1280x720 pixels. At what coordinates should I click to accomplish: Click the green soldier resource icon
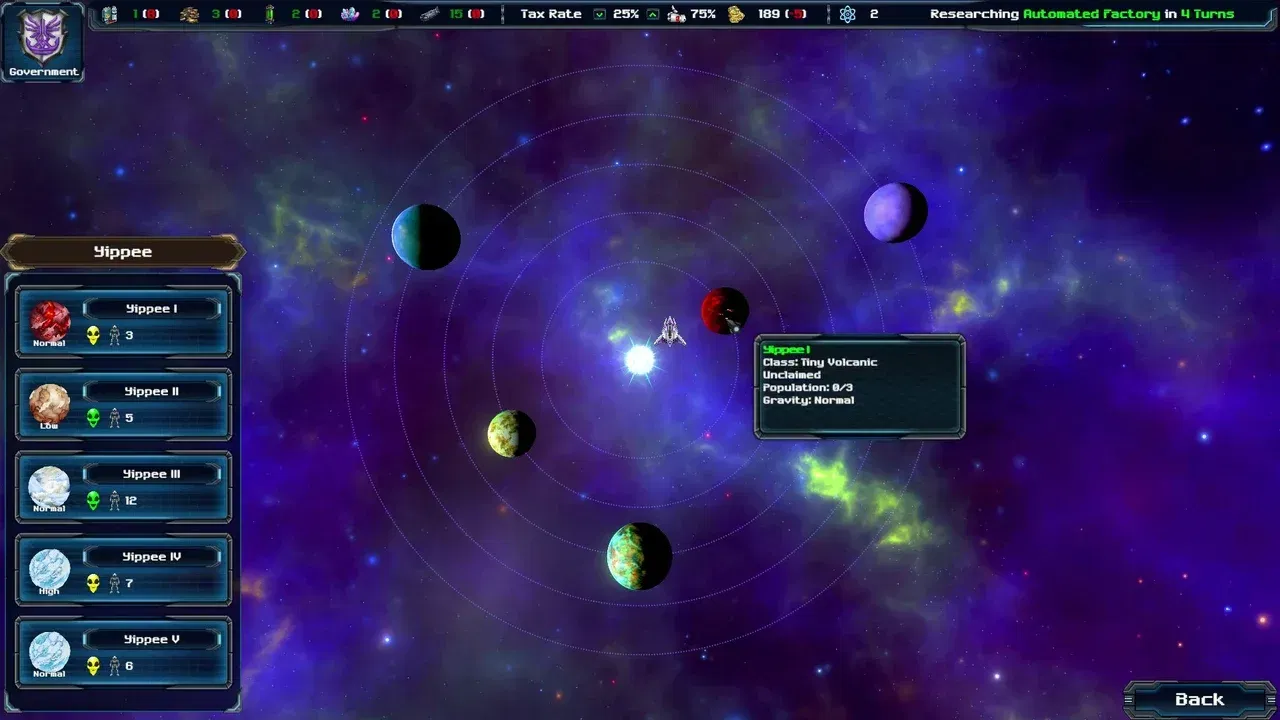click(x=271, y=14)
